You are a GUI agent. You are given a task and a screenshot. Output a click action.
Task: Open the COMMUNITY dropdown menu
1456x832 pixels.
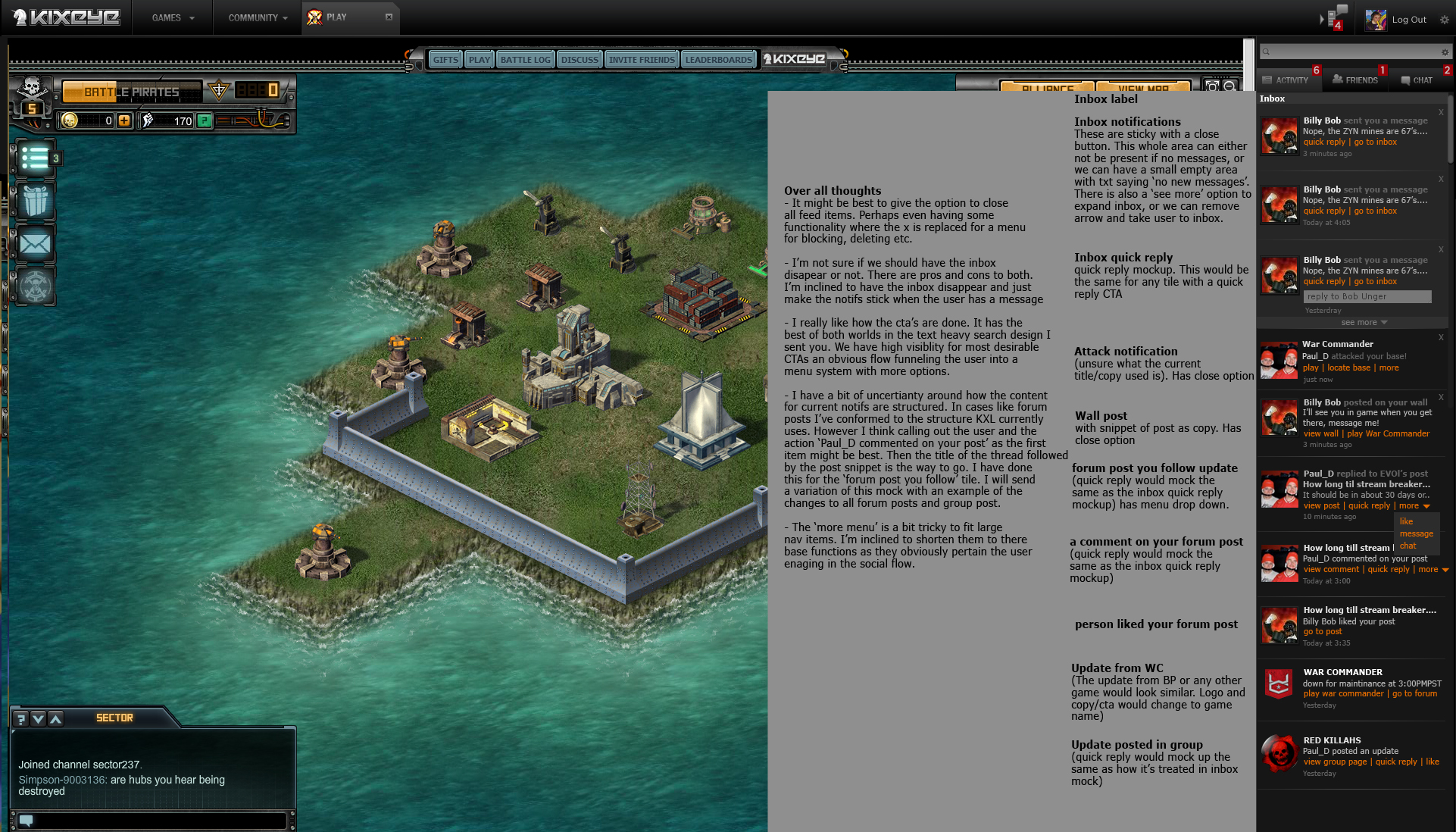tap(258, 17)
